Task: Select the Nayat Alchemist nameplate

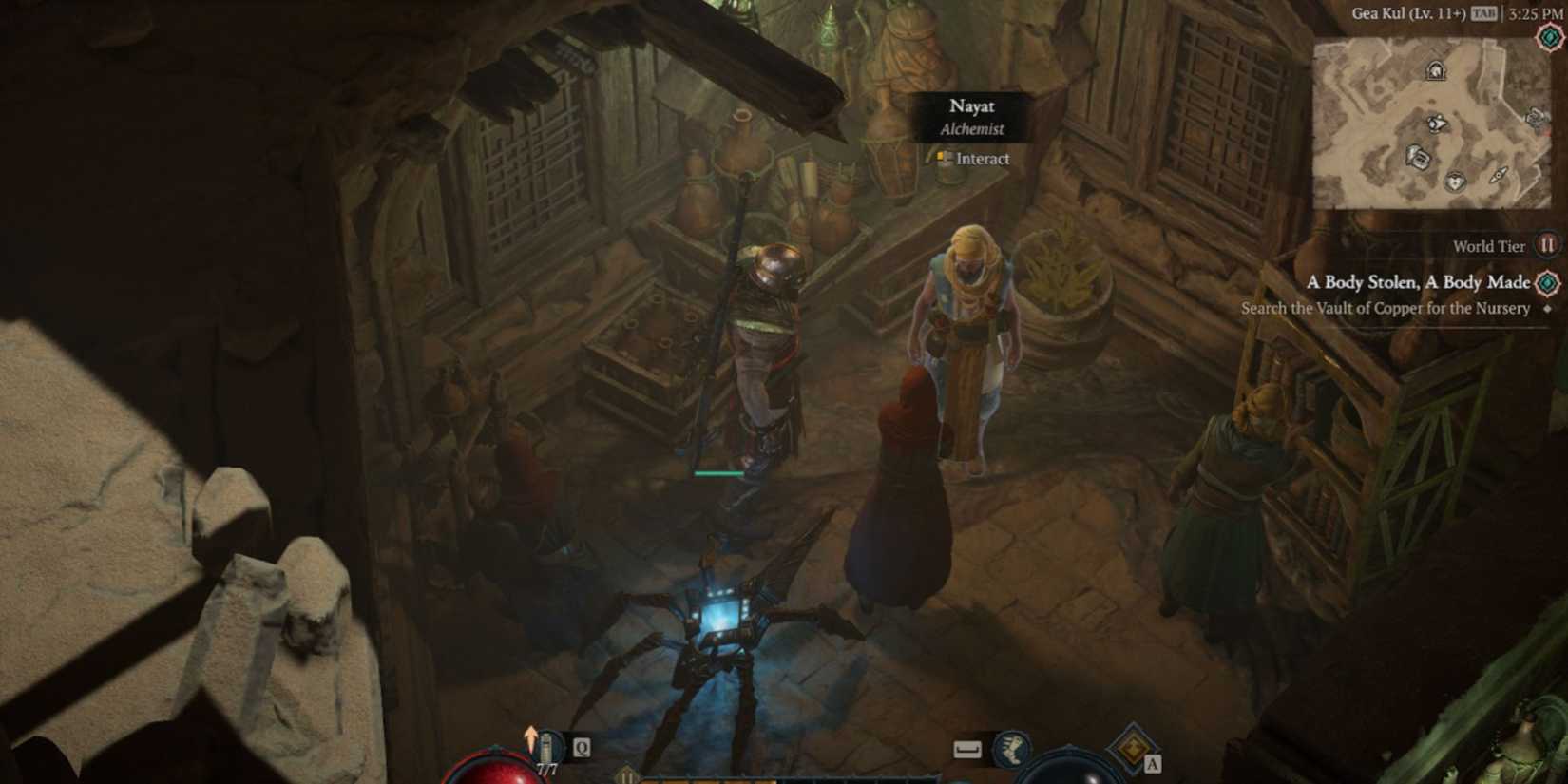Action: [972, 116]
